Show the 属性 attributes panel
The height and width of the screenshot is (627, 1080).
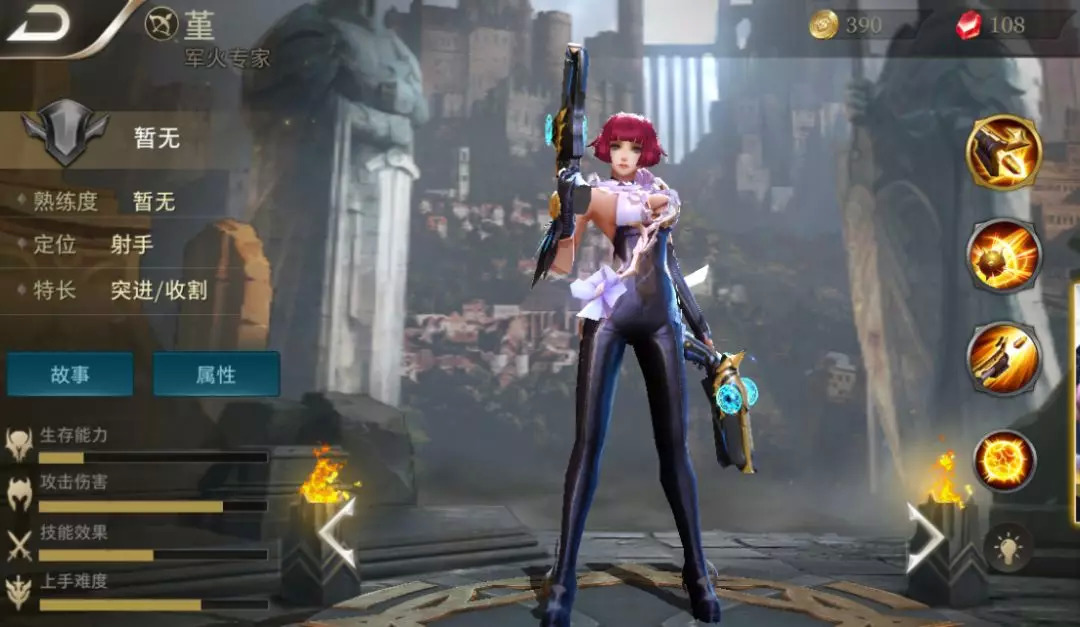click(216, 374)
